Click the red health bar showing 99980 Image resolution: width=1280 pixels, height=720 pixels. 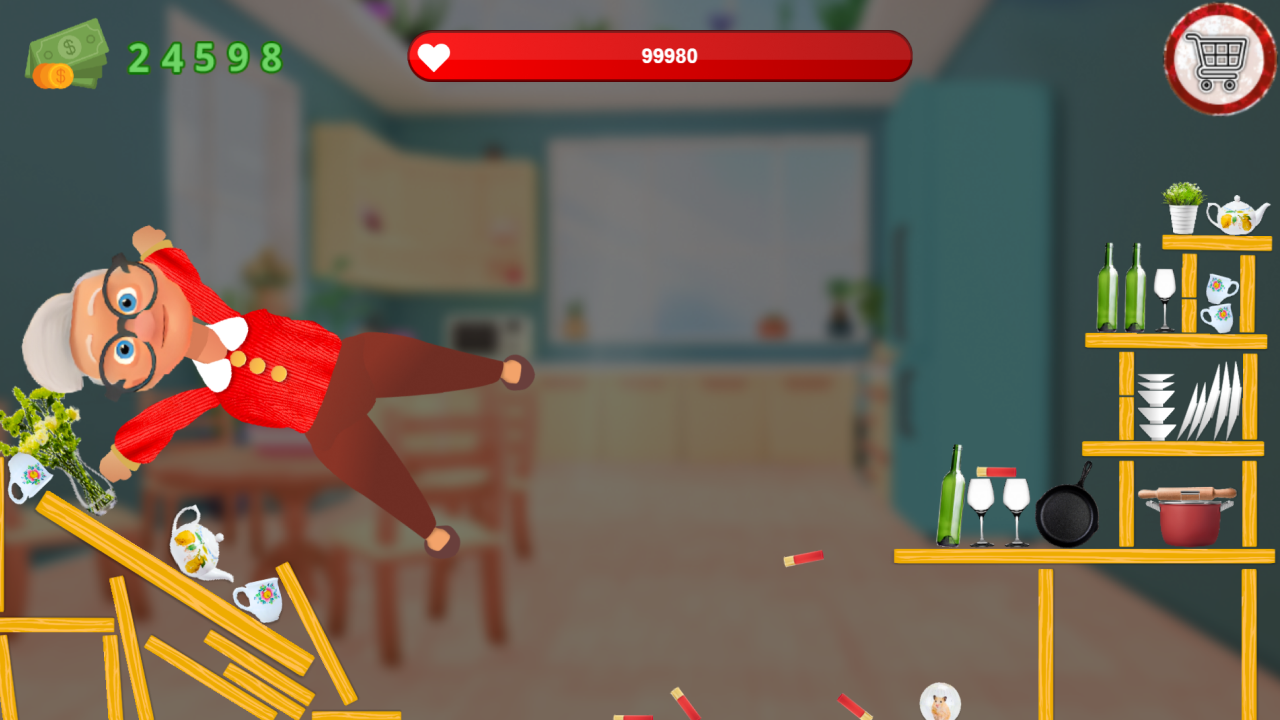coord(660,57)
